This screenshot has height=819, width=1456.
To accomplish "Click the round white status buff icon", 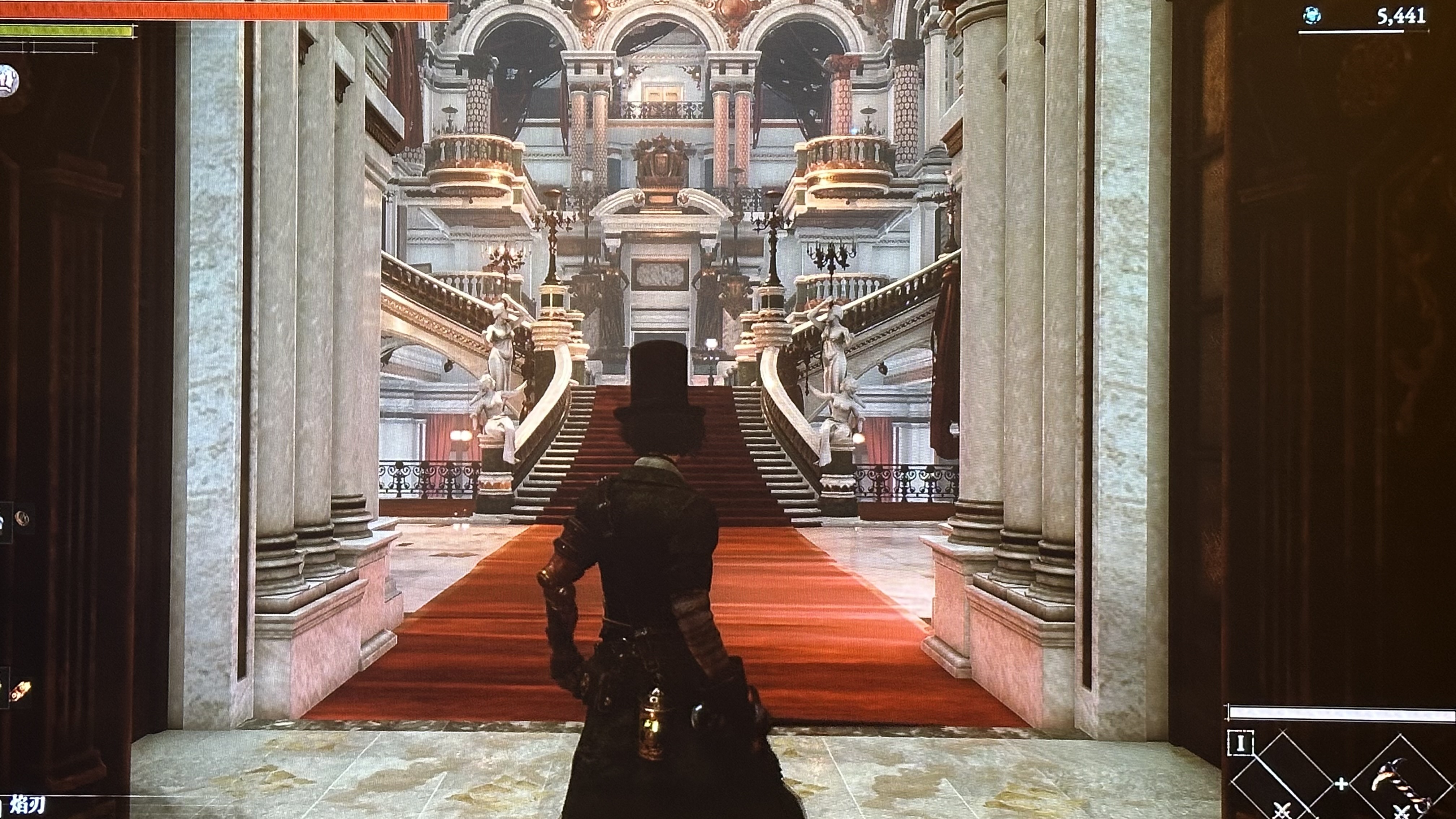I will 8,80.
